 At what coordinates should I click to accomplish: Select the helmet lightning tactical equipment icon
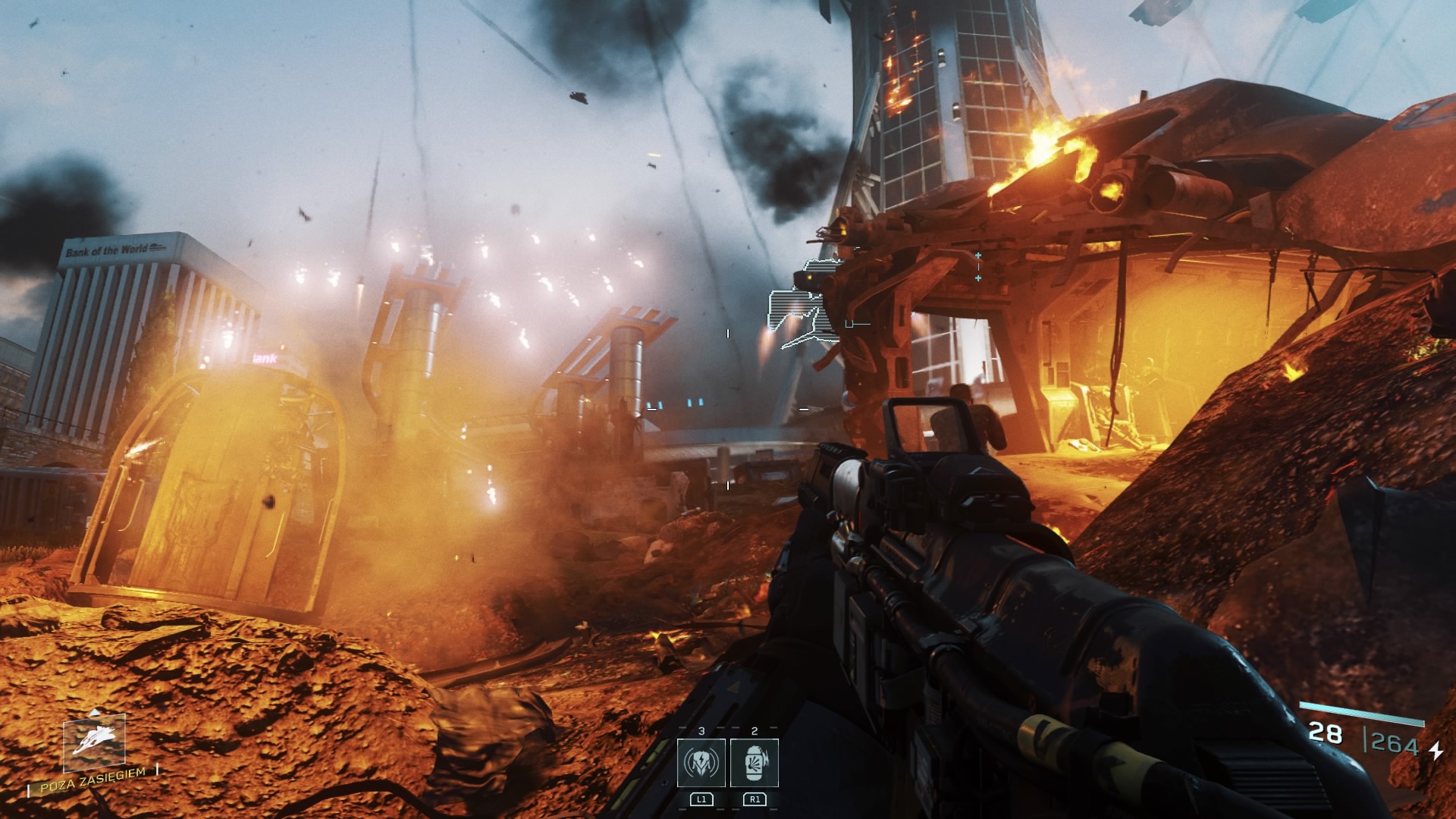701,763
